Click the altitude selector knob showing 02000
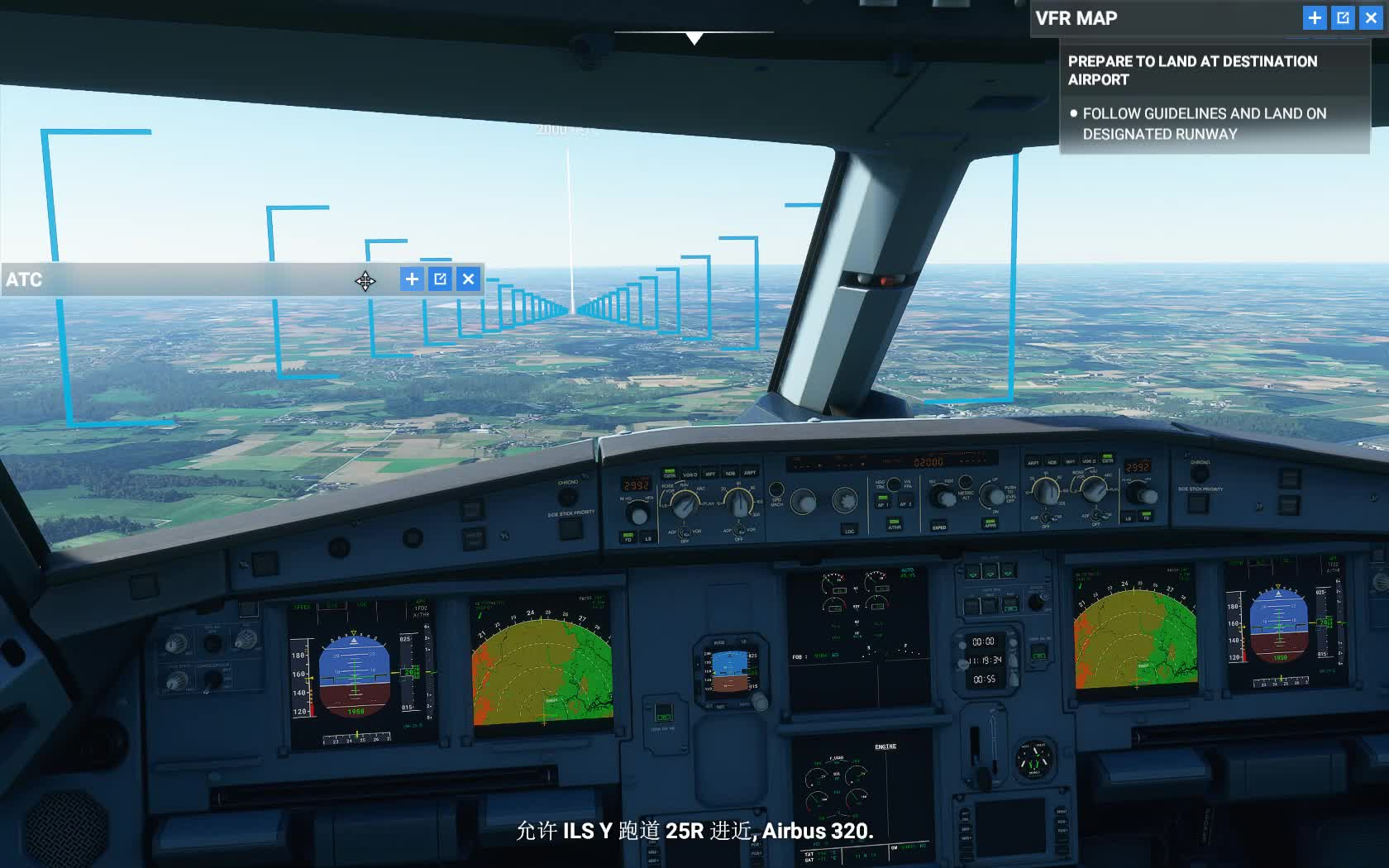The width and height of the screenshot is (1389, 868). [x=943, y=498]
